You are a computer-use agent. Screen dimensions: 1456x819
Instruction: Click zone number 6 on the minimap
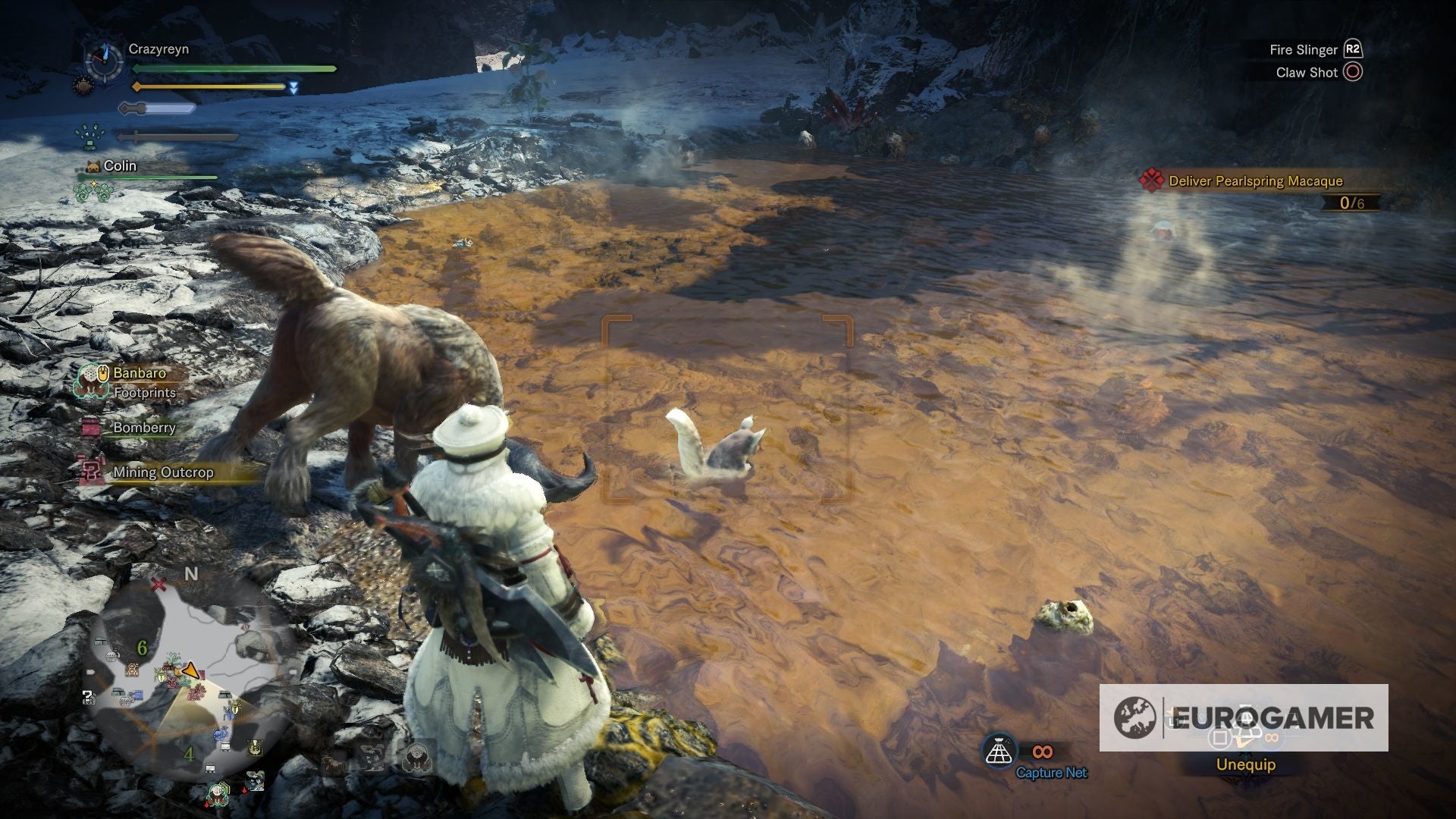click(x=142, y=648)
